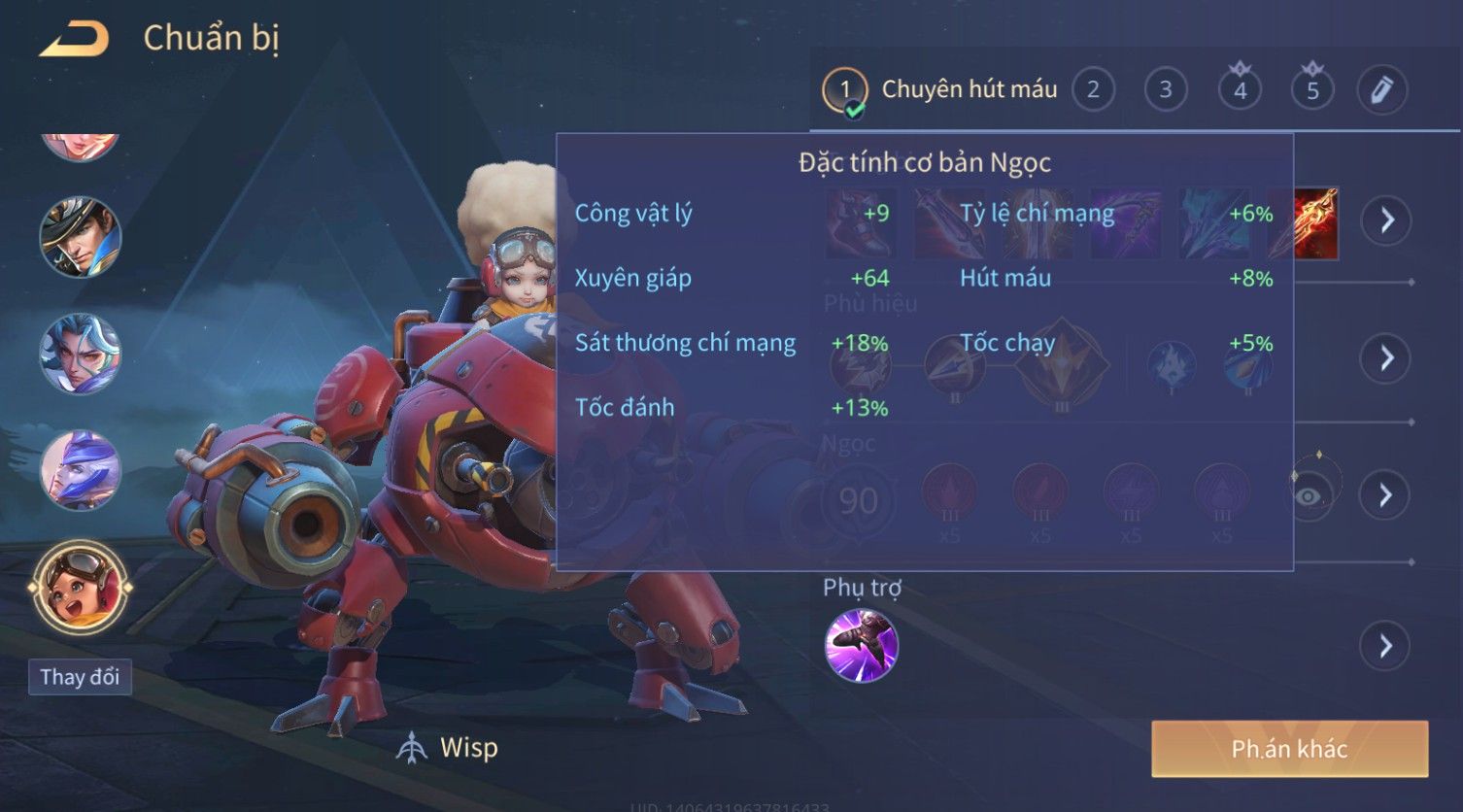This screenshot has width=1463, height=812.
Task: Click the Thay đổi change button
Action: tap(80, 677)
